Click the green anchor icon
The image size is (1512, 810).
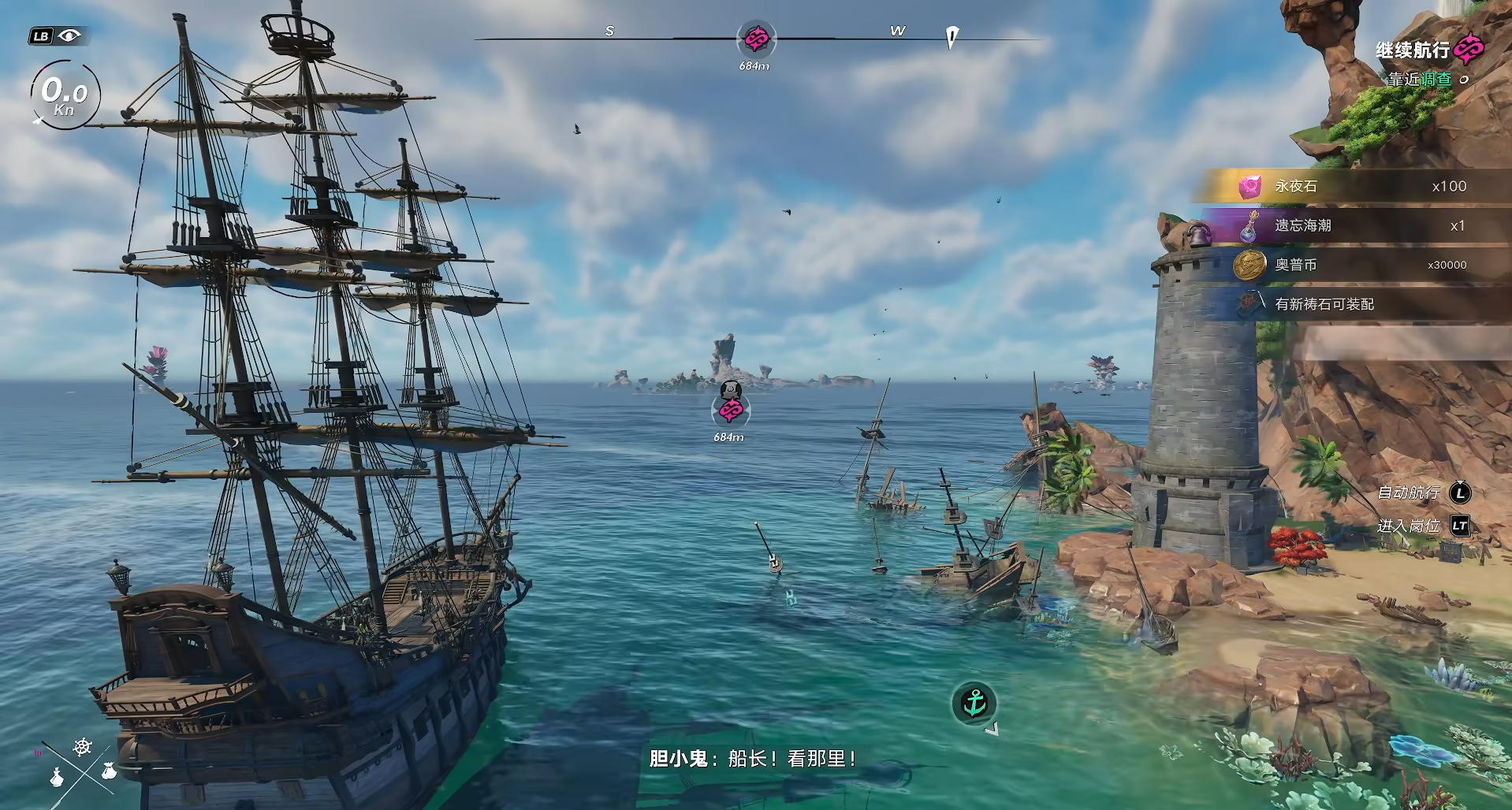tap(974, 703)
